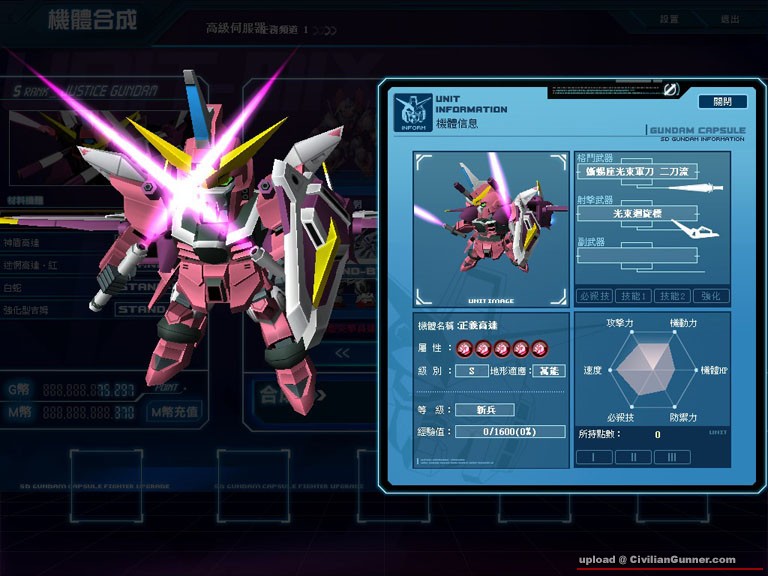Click the M幣充值 recharge button
The image size is (768, 576).
coord(174,411)
